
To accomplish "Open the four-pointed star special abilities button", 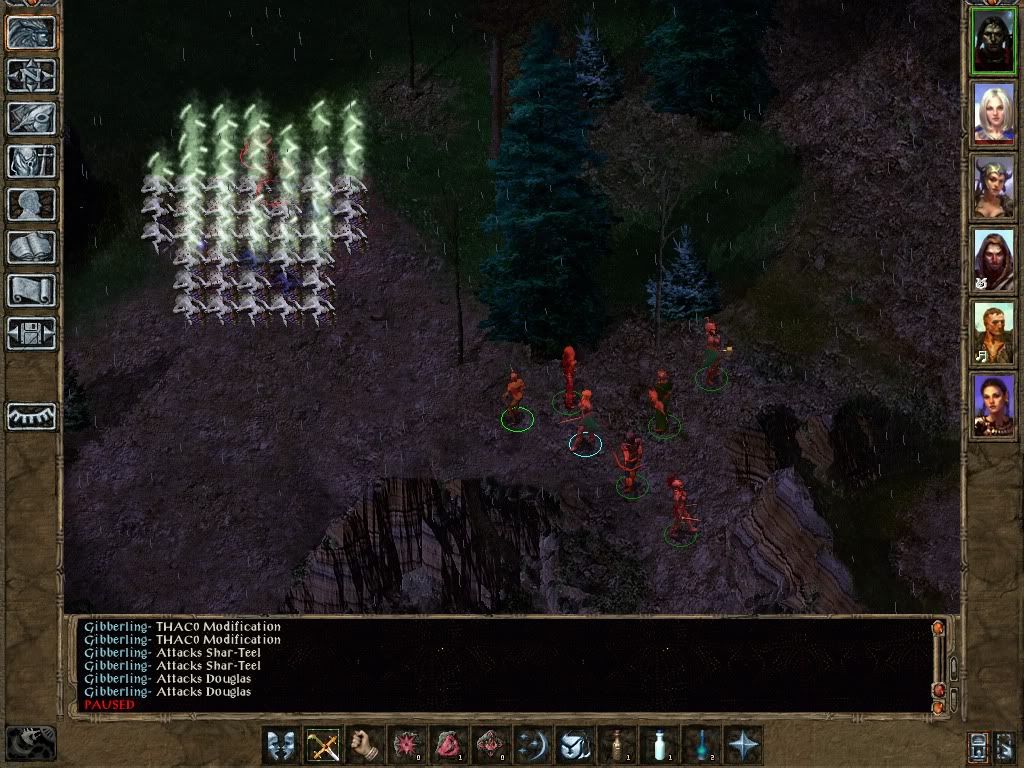I will coord(743,745).
